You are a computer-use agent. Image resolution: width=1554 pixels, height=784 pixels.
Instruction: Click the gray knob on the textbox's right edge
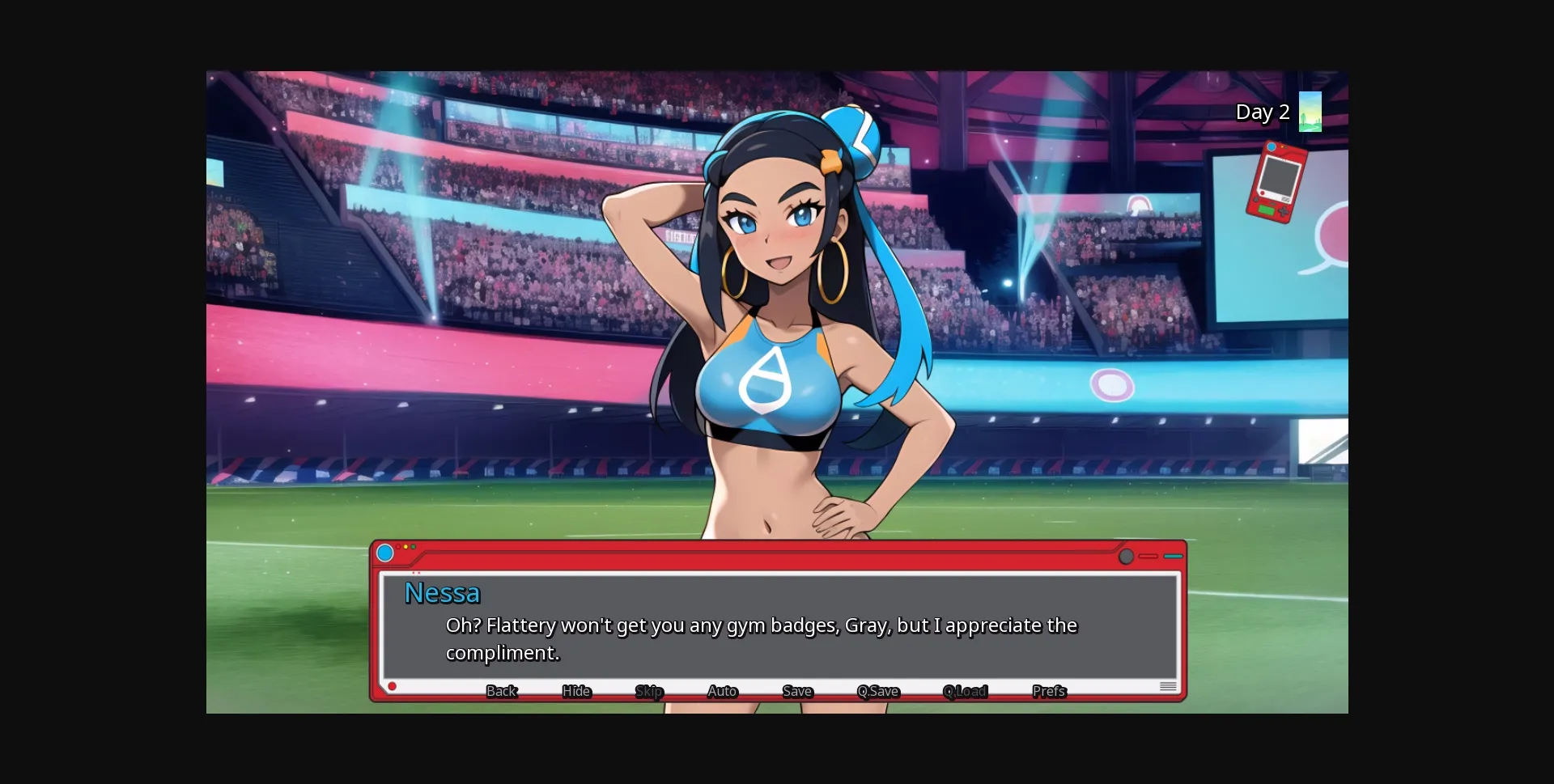(x=1126, y=556)
